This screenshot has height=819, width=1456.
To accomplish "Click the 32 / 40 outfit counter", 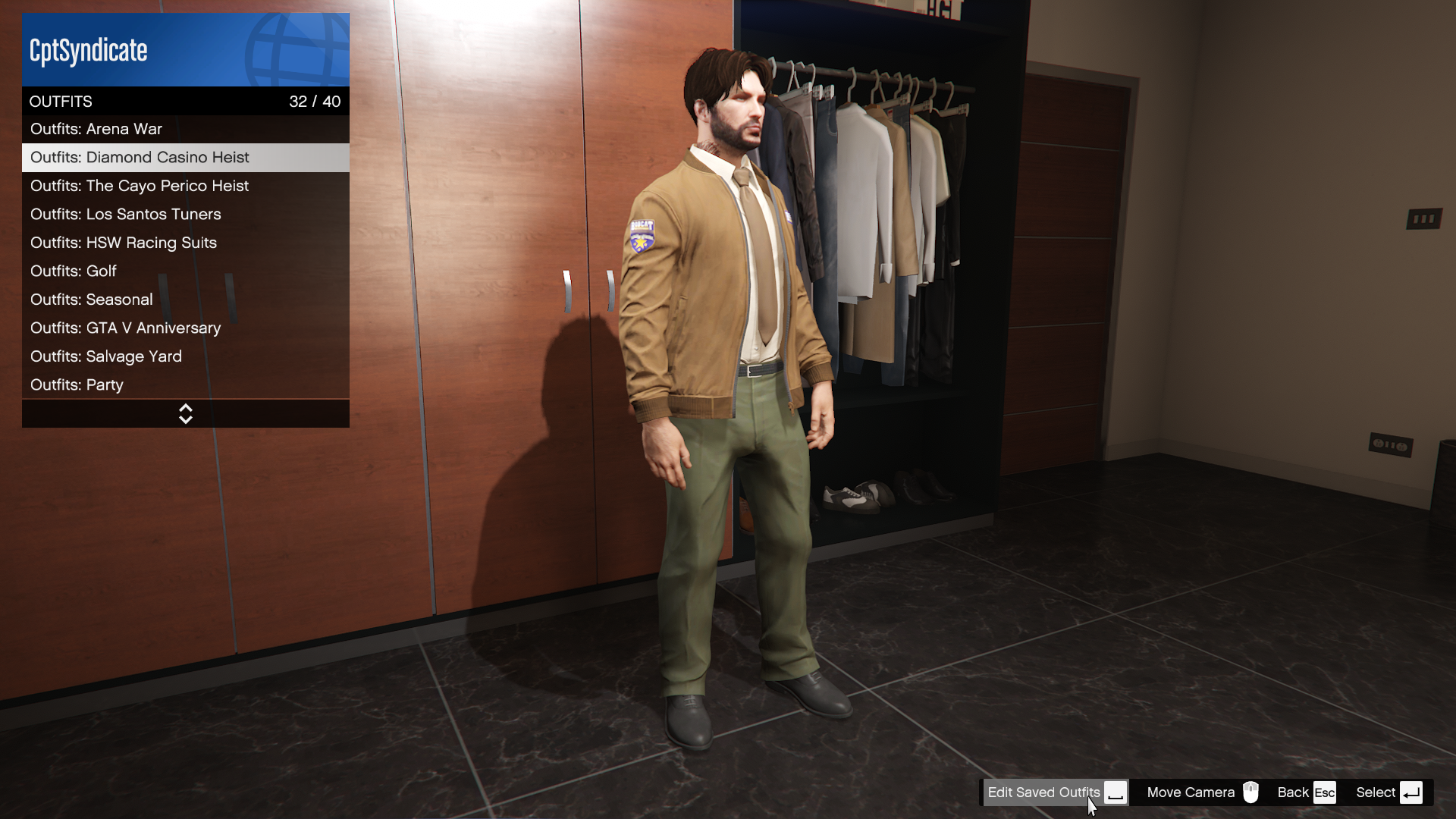I will (x=315, y=101).
